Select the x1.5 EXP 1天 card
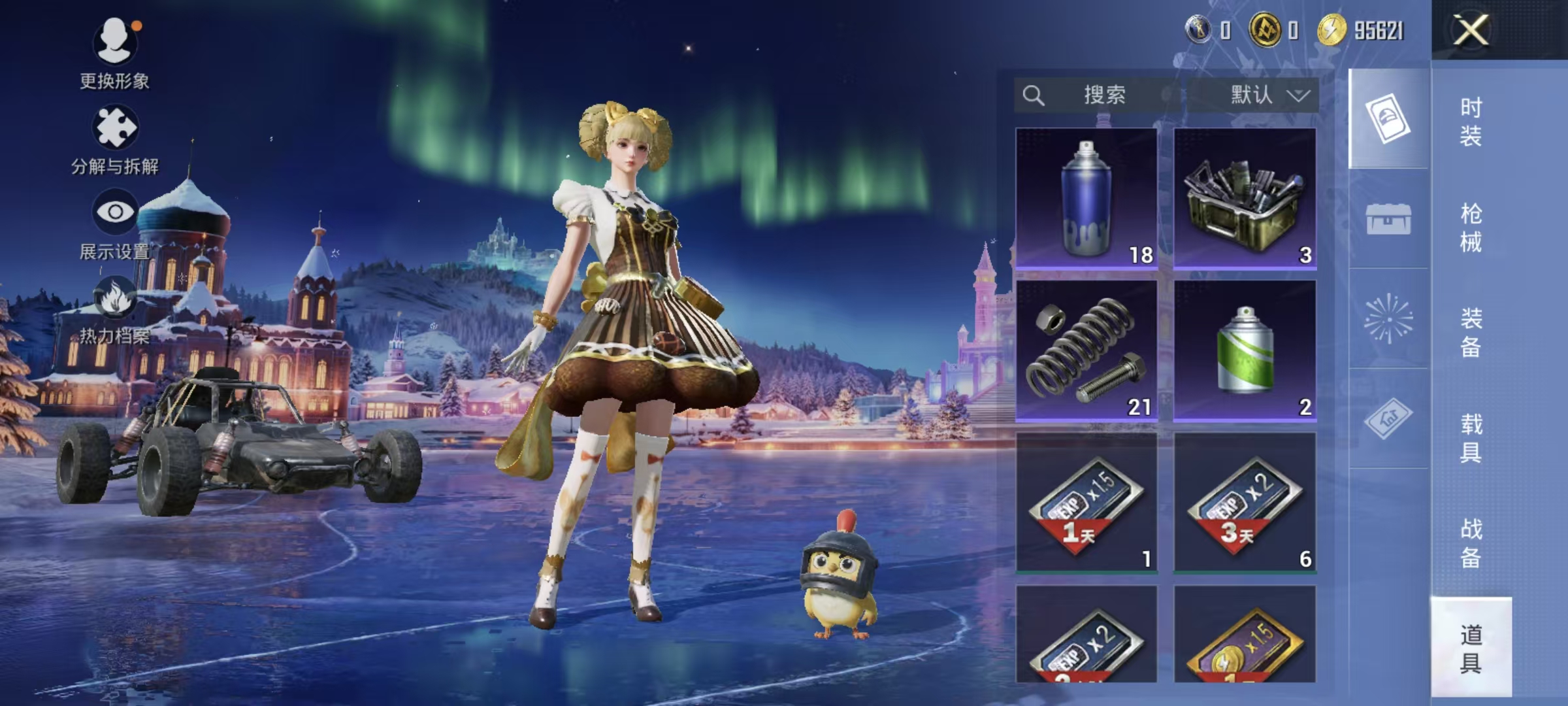 [x=1086, y=502]
